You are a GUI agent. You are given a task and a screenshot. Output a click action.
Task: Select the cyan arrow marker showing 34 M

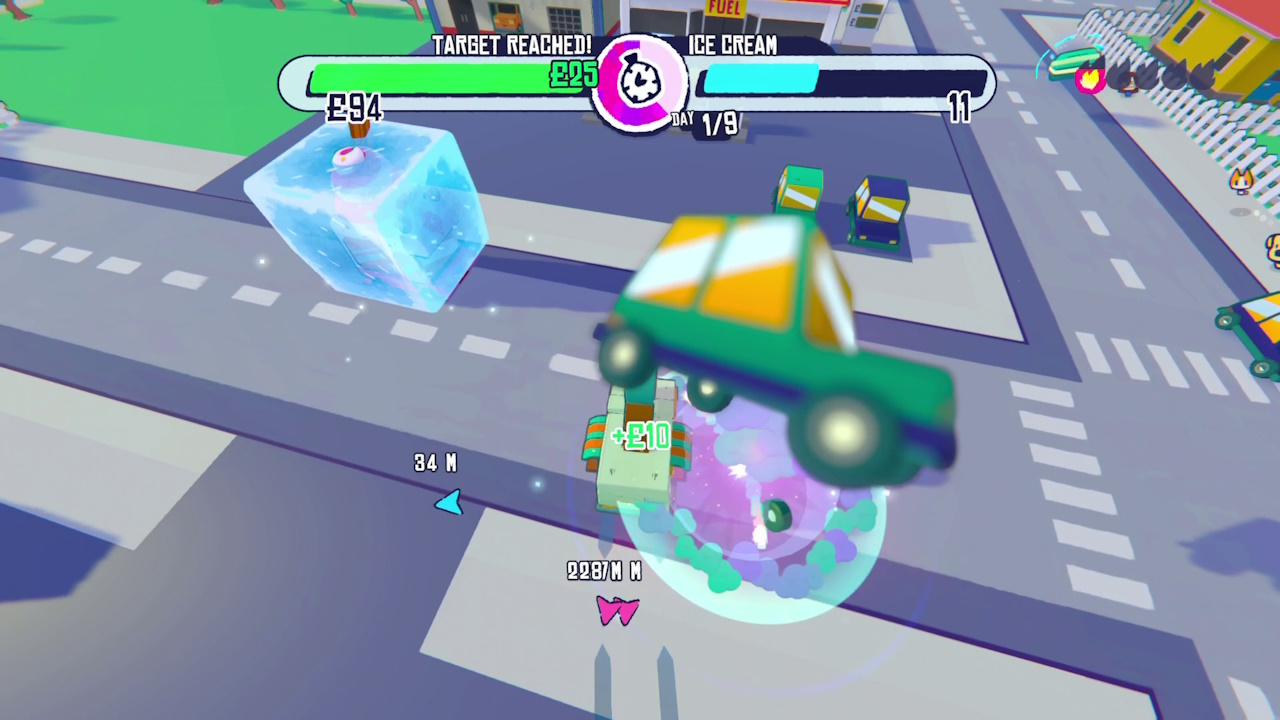(450, 503)
